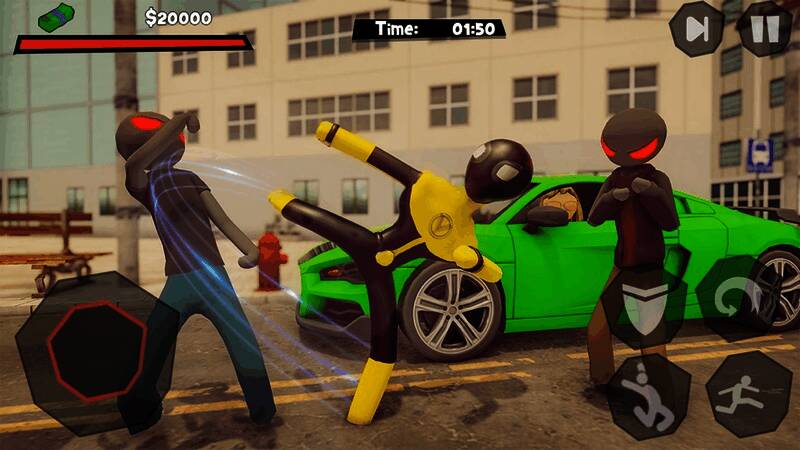Pause the game
The height and width of the screenshot is (450, 800).
click(764, 28)
